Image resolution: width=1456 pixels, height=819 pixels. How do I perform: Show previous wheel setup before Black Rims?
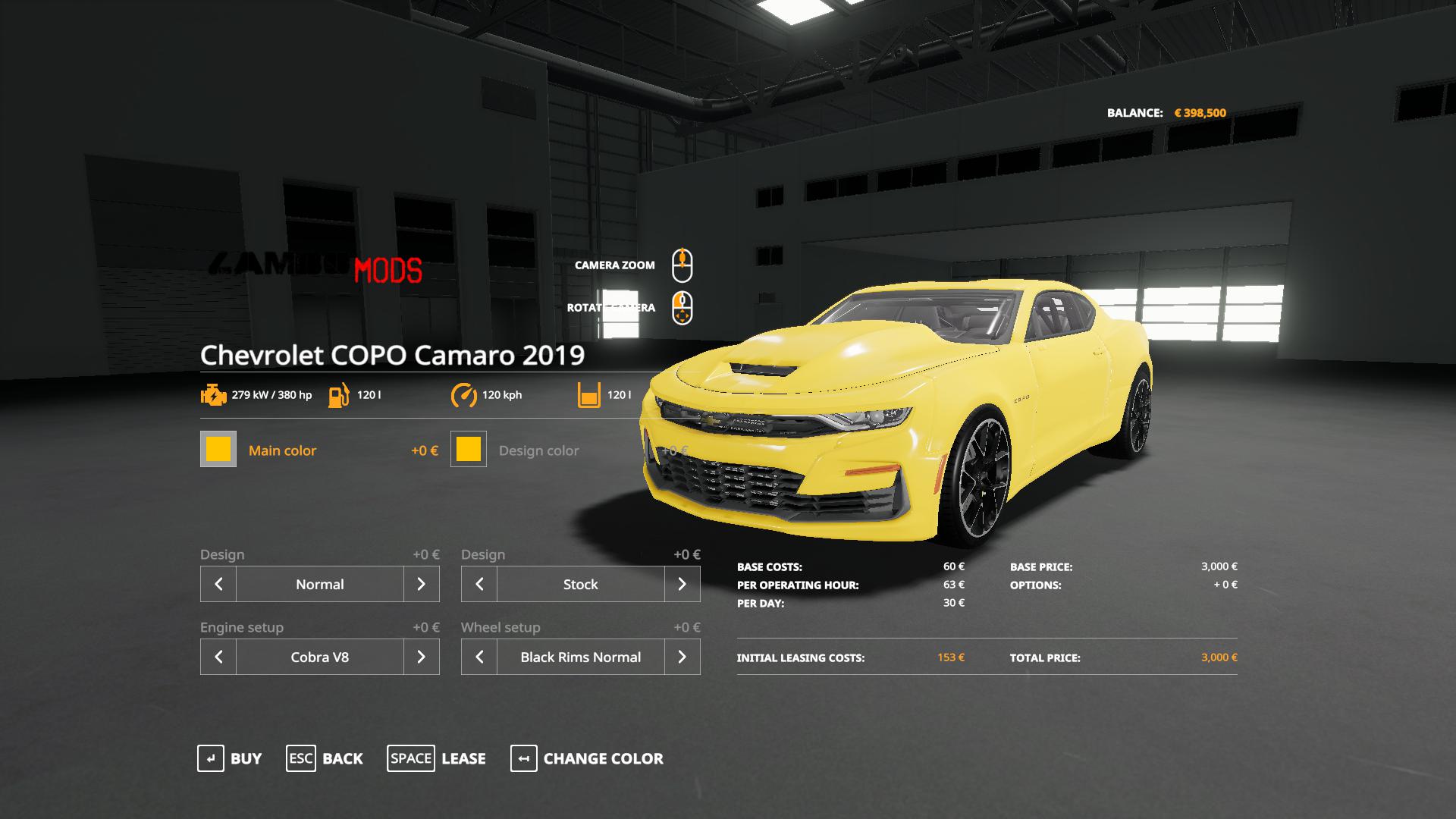(x=479, y=657)
